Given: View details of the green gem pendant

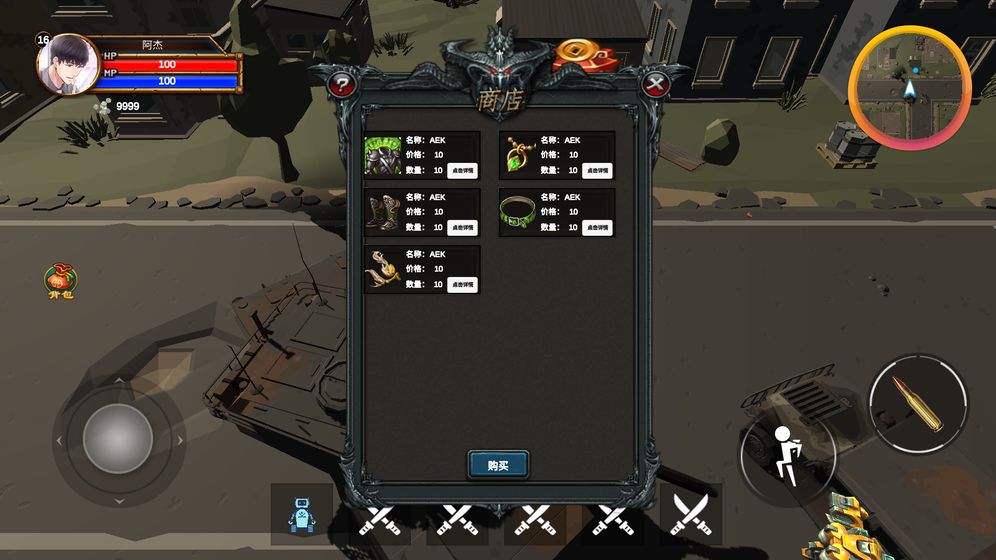Looking at the screenshot, I should pos(598,171).
